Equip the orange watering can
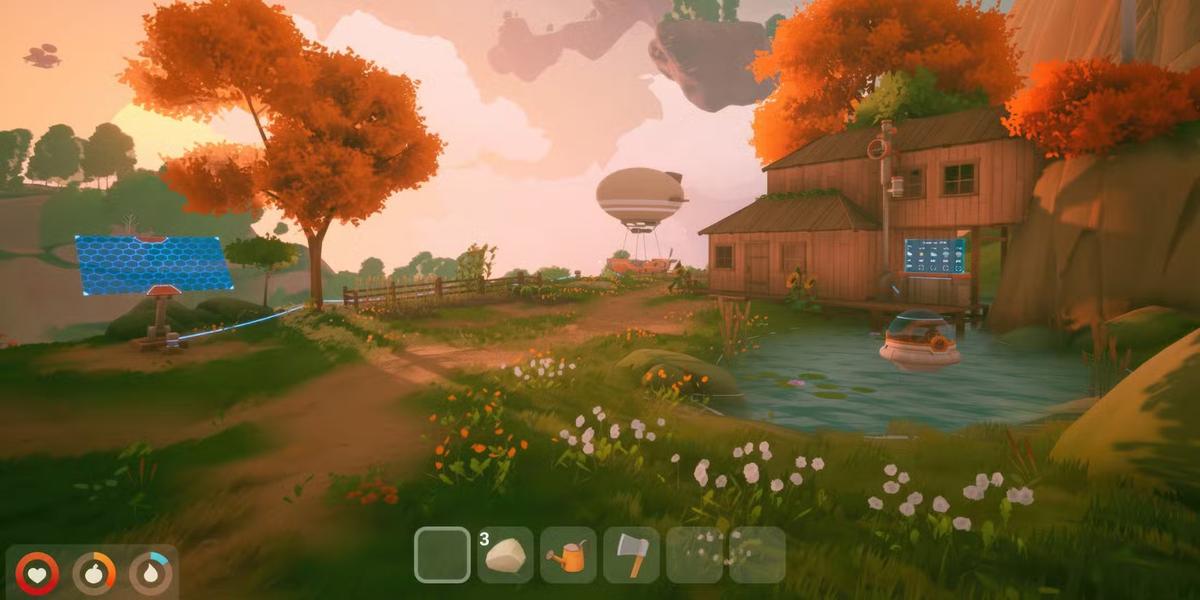This screenshot has height=600, width=1200. point(568,555)
